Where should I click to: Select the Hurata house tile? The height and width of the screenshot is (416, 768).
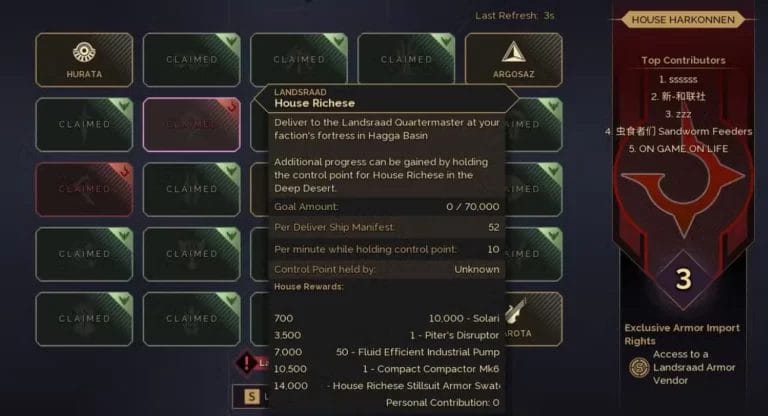pyautogui.click(x=83, y=59)
